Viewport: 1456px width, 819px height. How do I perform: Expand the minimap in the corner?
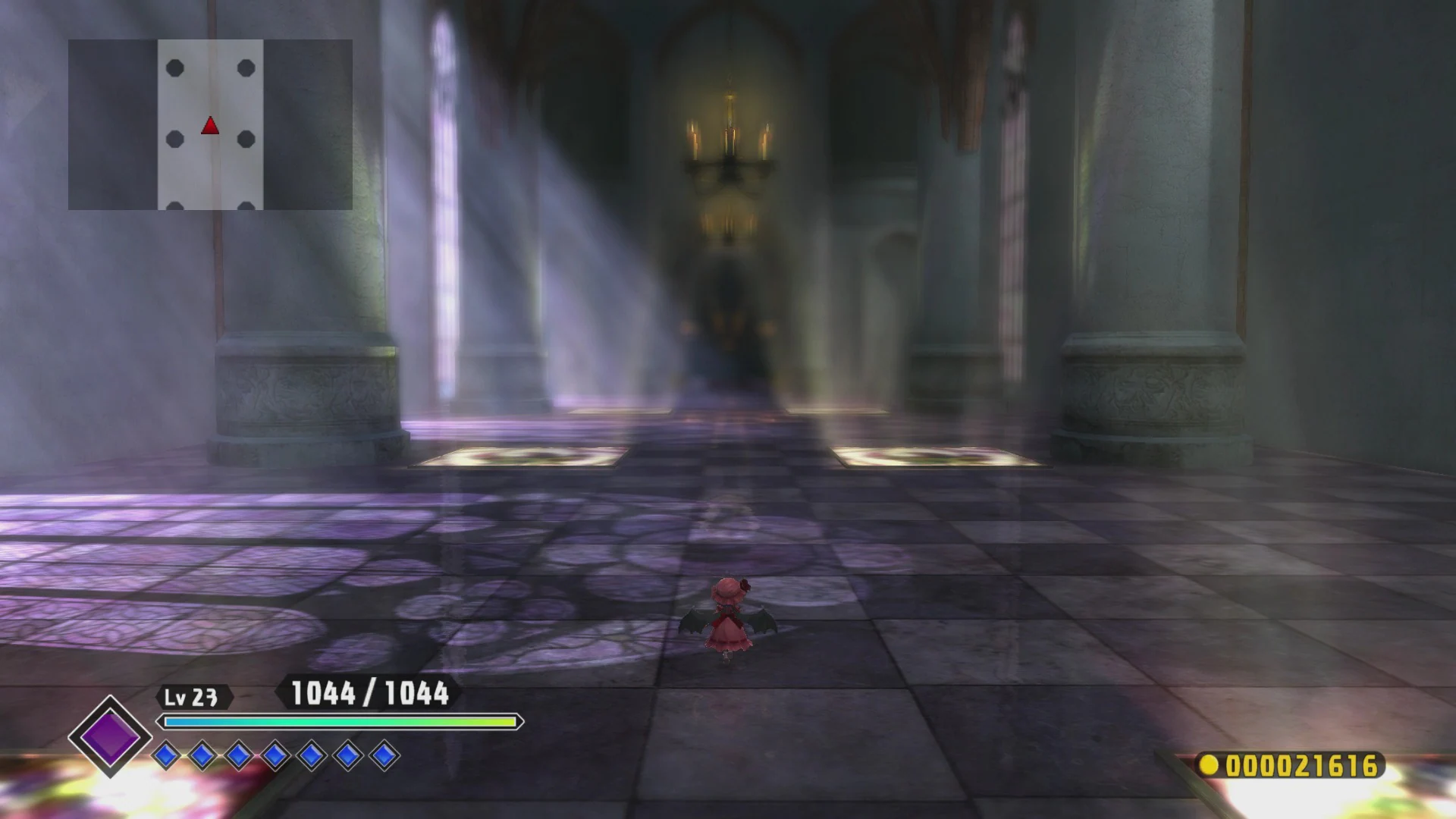click(x=212, y=125)
